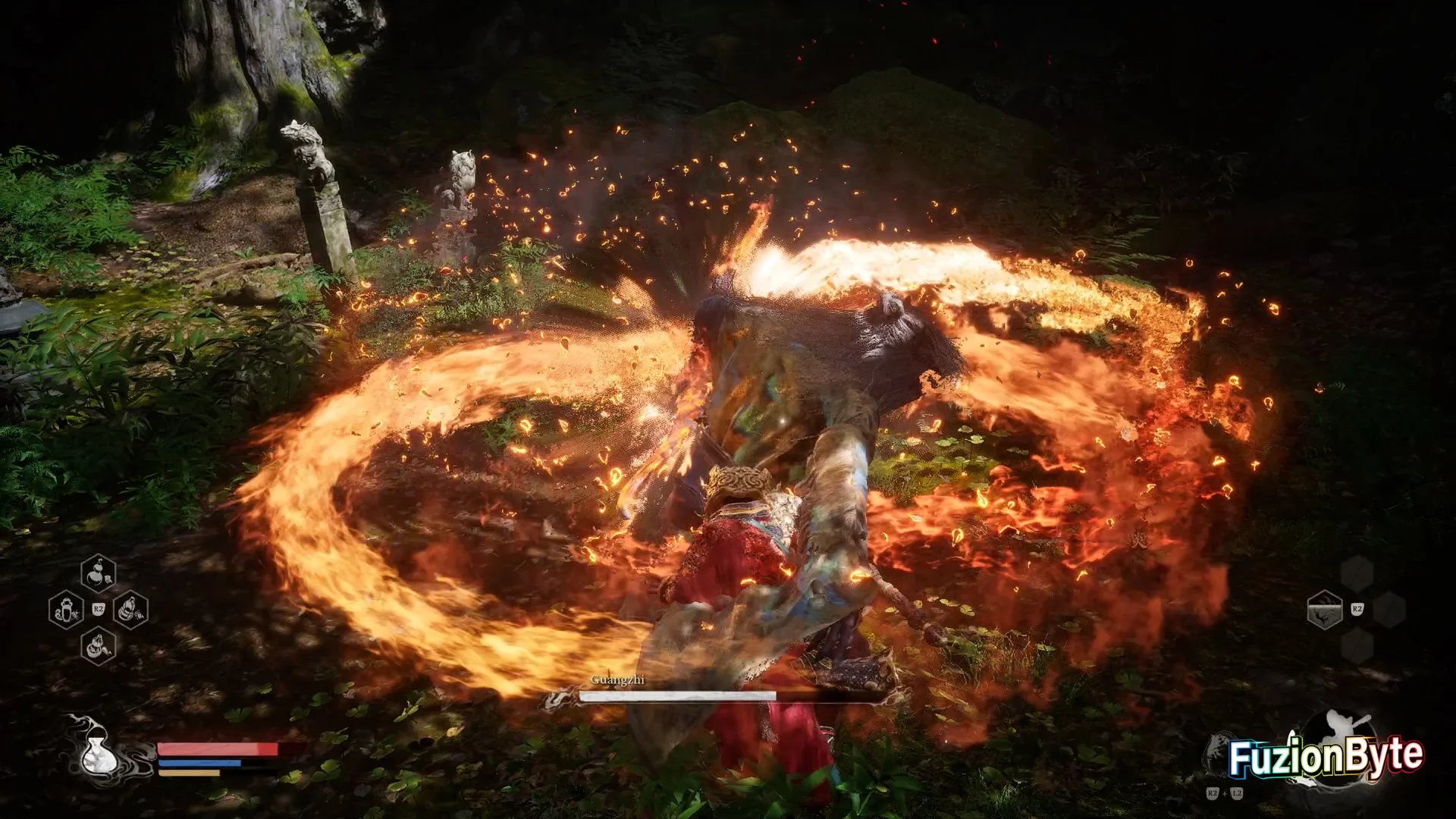Activate the lit spell hexagon on the right

tap(1325, 610)
